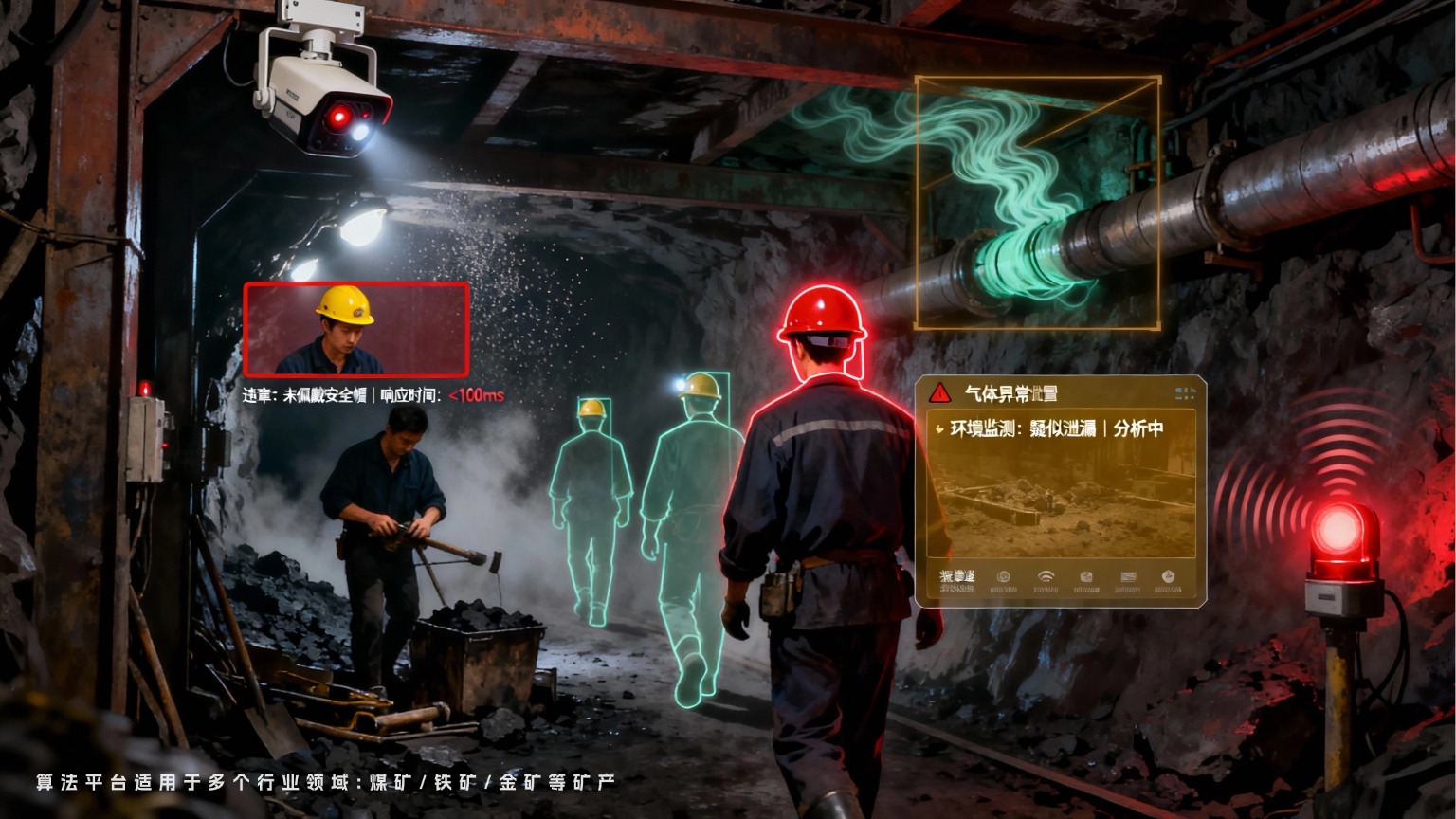The image size is (1456, 819).
Task: Open the miner violation snapshot thumbnail
Action: tap(356, 329)
